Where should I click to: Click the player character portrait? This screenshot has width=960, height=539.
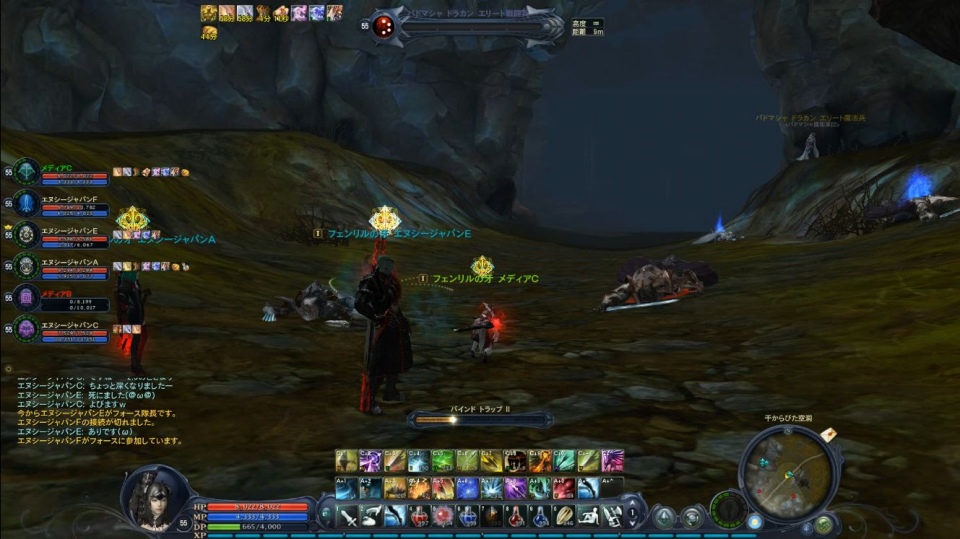click(153, 497)
